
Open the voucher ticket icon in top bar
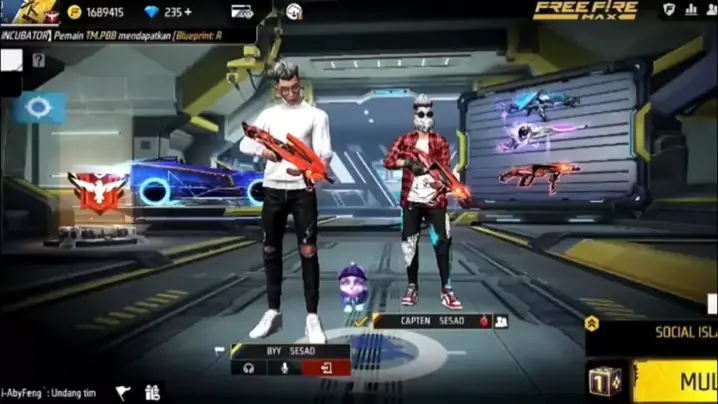pos(242,12)
